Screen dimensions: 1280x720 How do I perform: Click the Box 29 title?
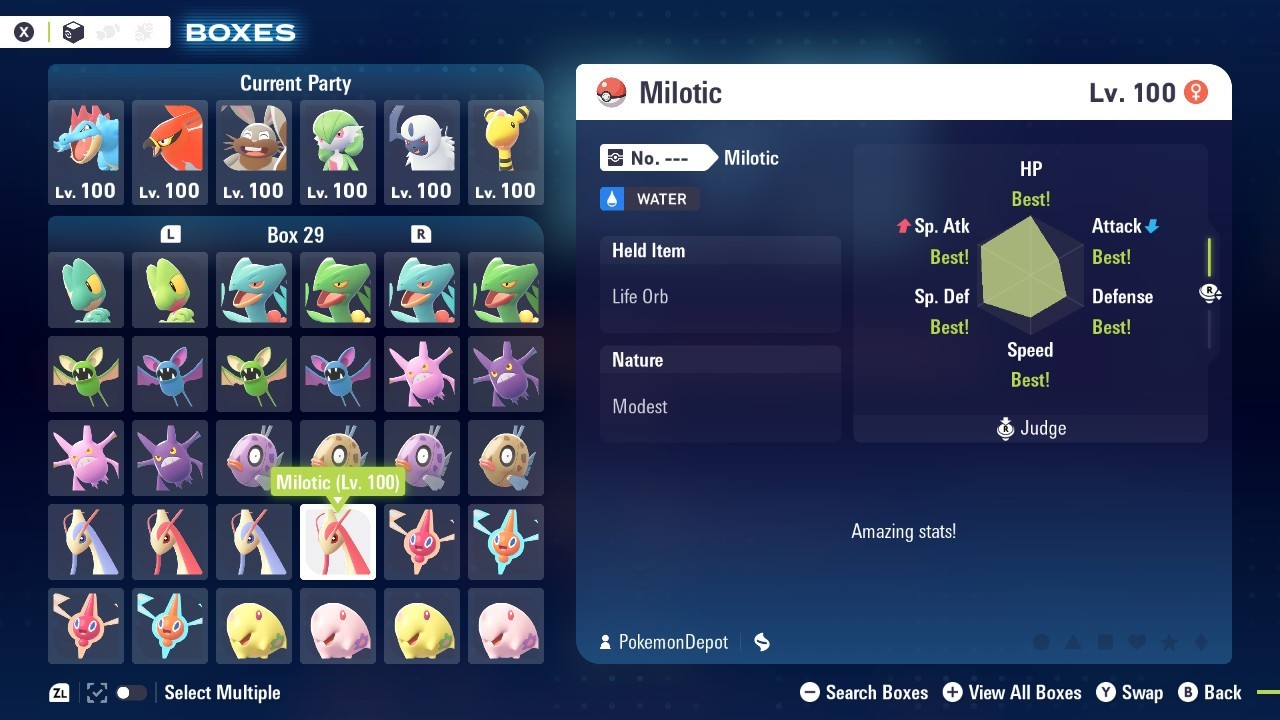(x=295, y=234)
